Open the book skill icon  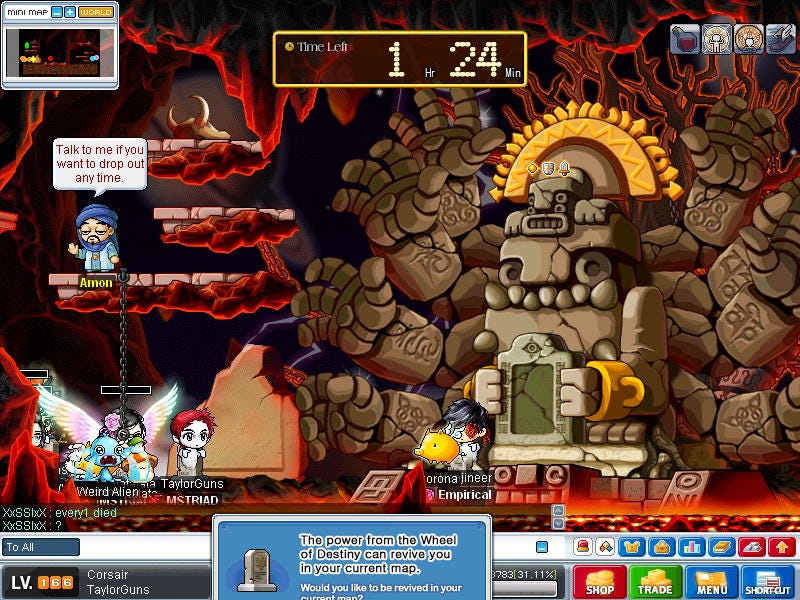pyautogui.click(x=722, y=547)
